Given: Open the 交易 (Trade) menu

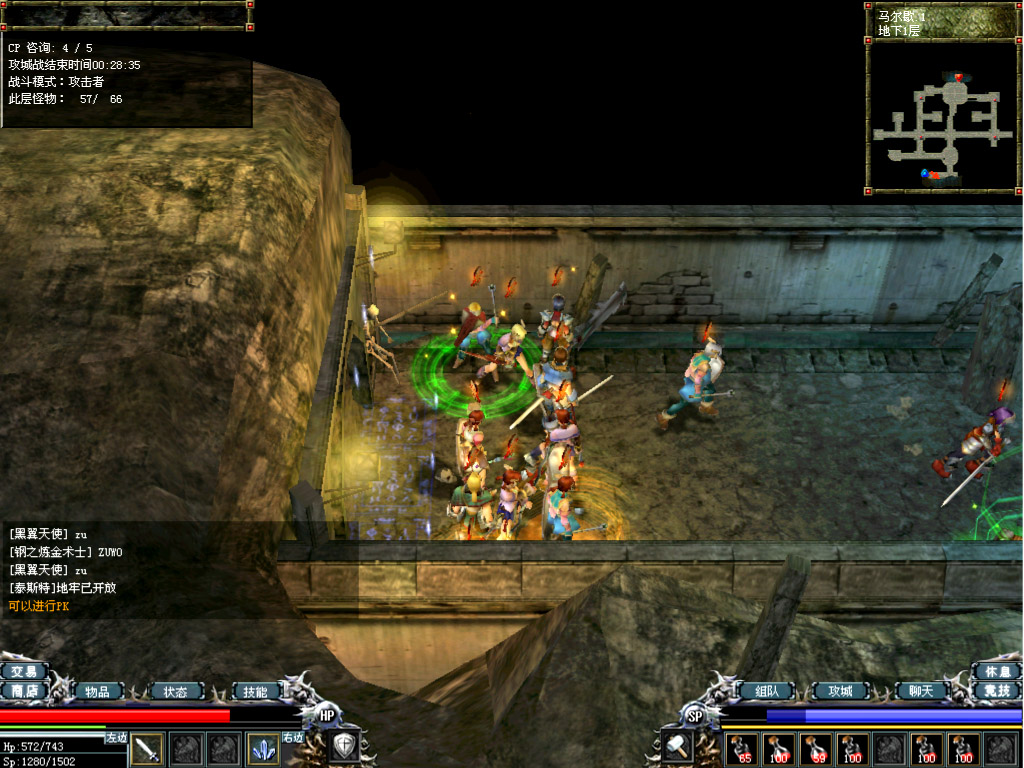Looking at the screenshot, I should pyautogui.click(x=24, y=672).
